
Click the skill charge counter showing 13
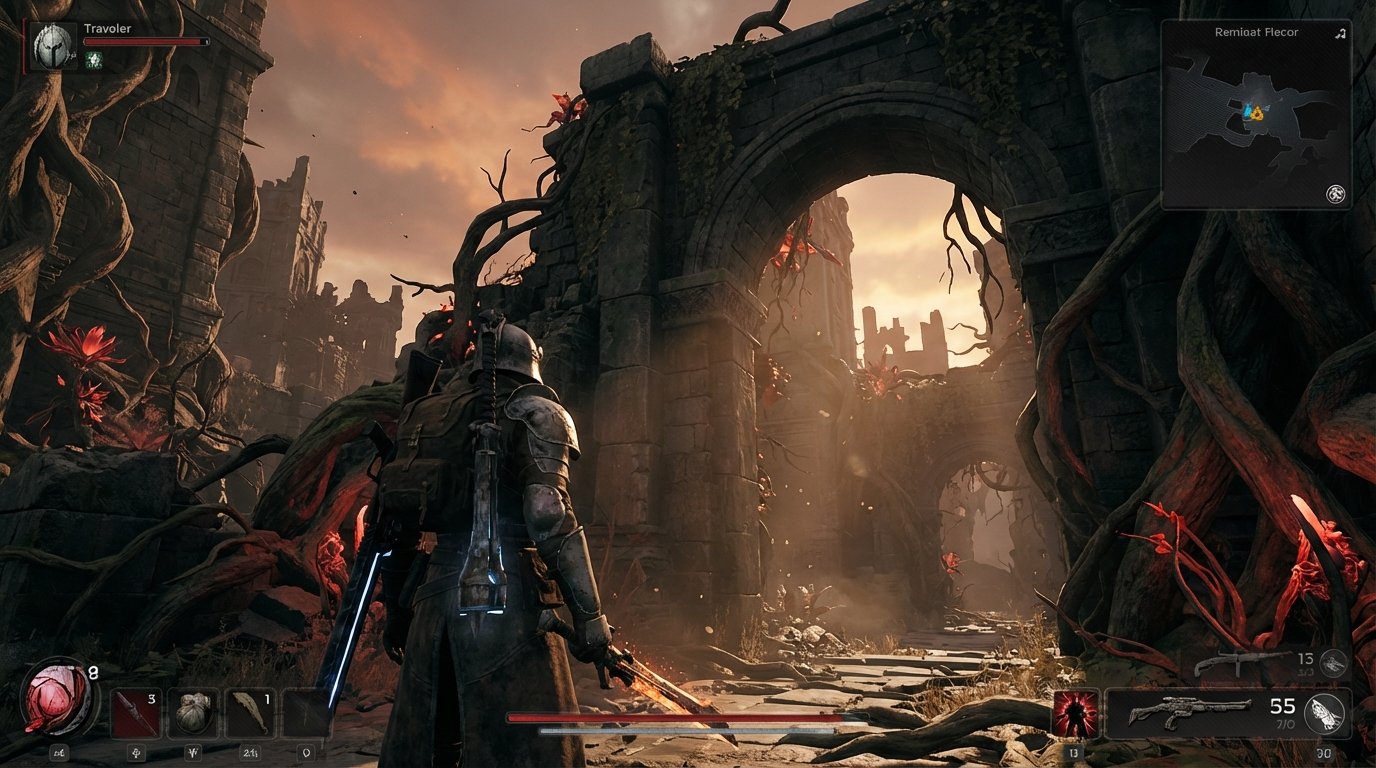(1074, 751)
